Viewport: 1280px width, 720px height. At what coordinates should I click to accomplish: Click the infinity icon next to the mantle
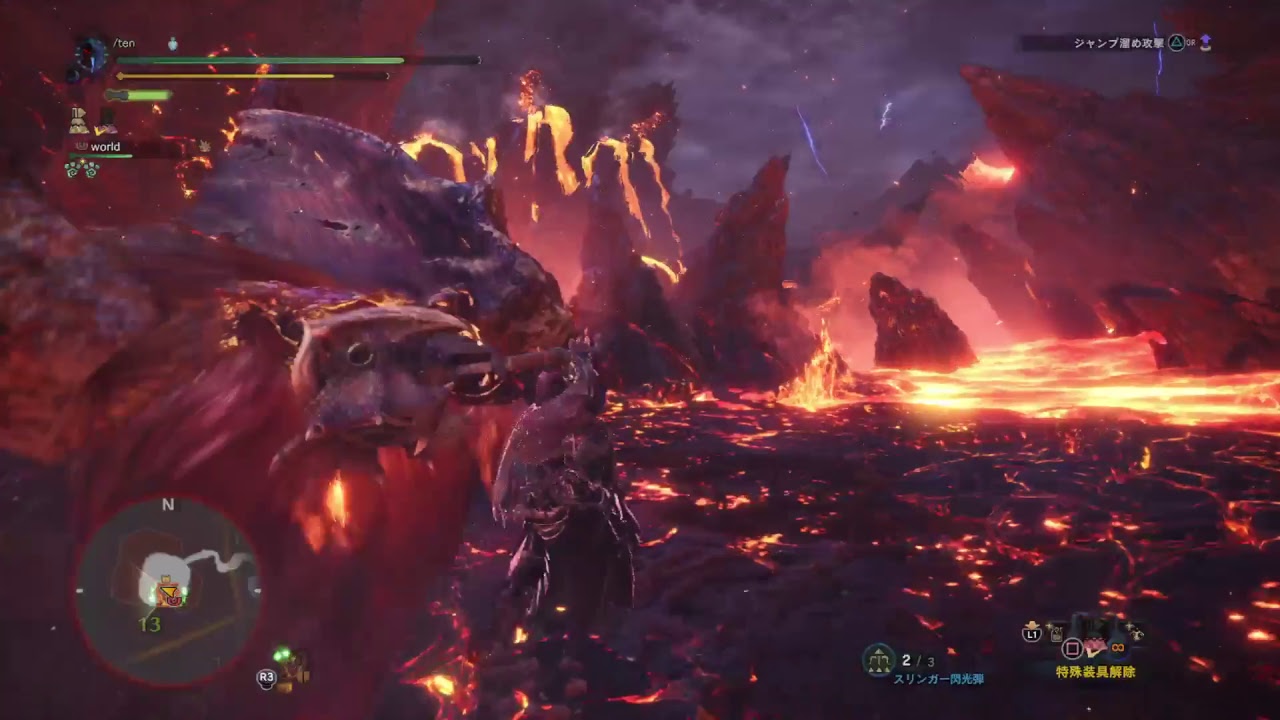(x=1117, y=648)
